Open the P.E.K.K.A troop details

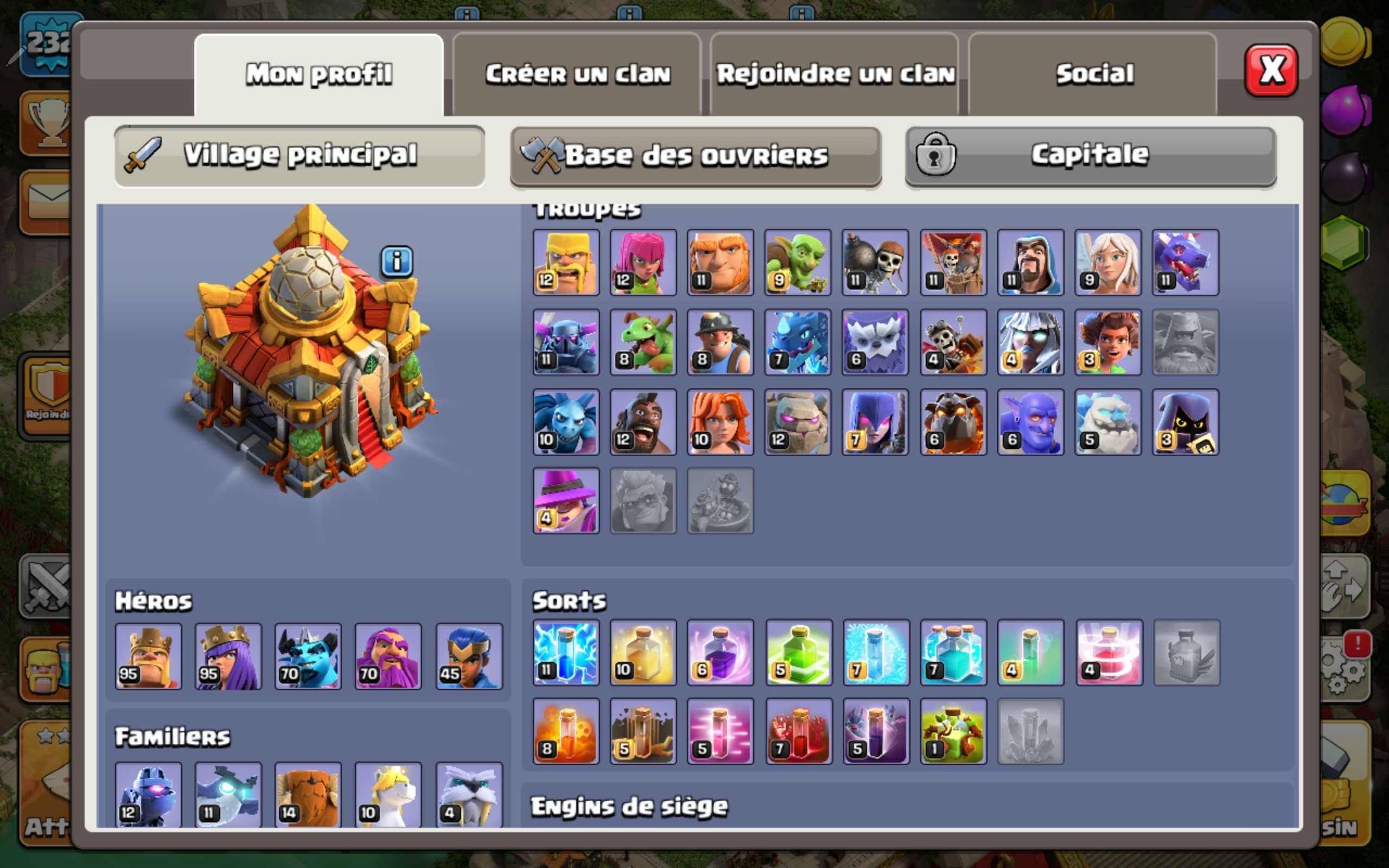tap(565, 343)
